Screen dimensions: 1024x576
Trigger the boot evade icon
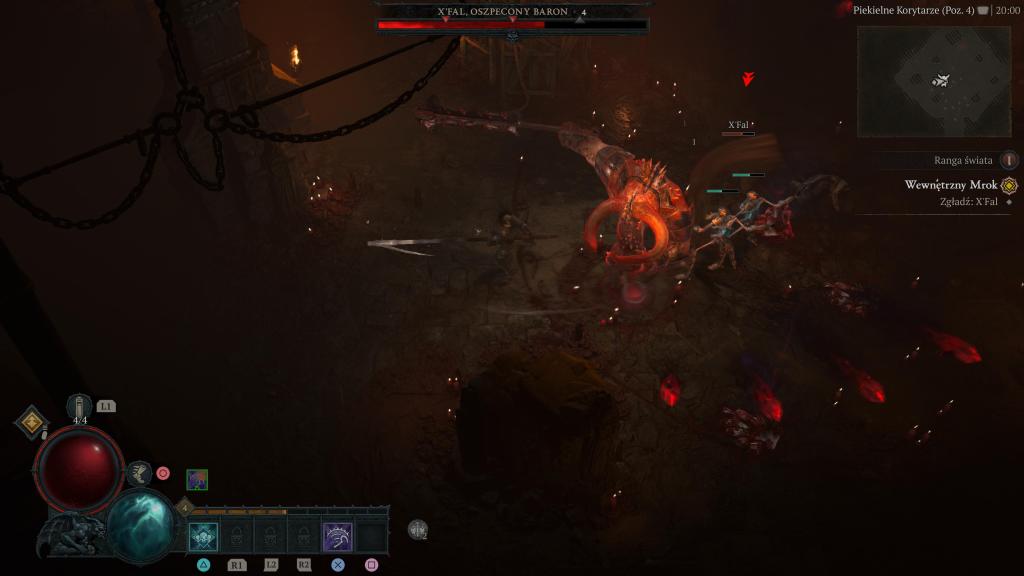[x=139, y=473]
